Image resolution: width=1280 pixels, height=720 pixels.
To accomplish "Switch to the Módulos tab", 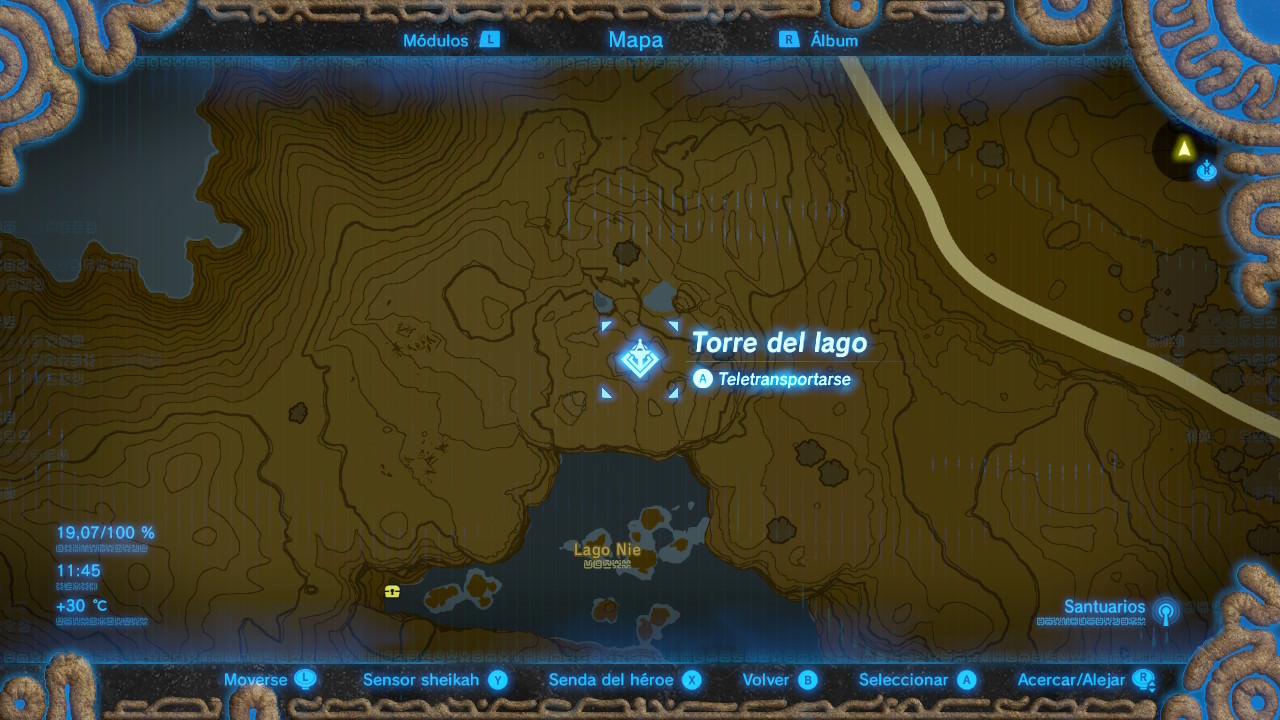I will [x=450, y=40].
